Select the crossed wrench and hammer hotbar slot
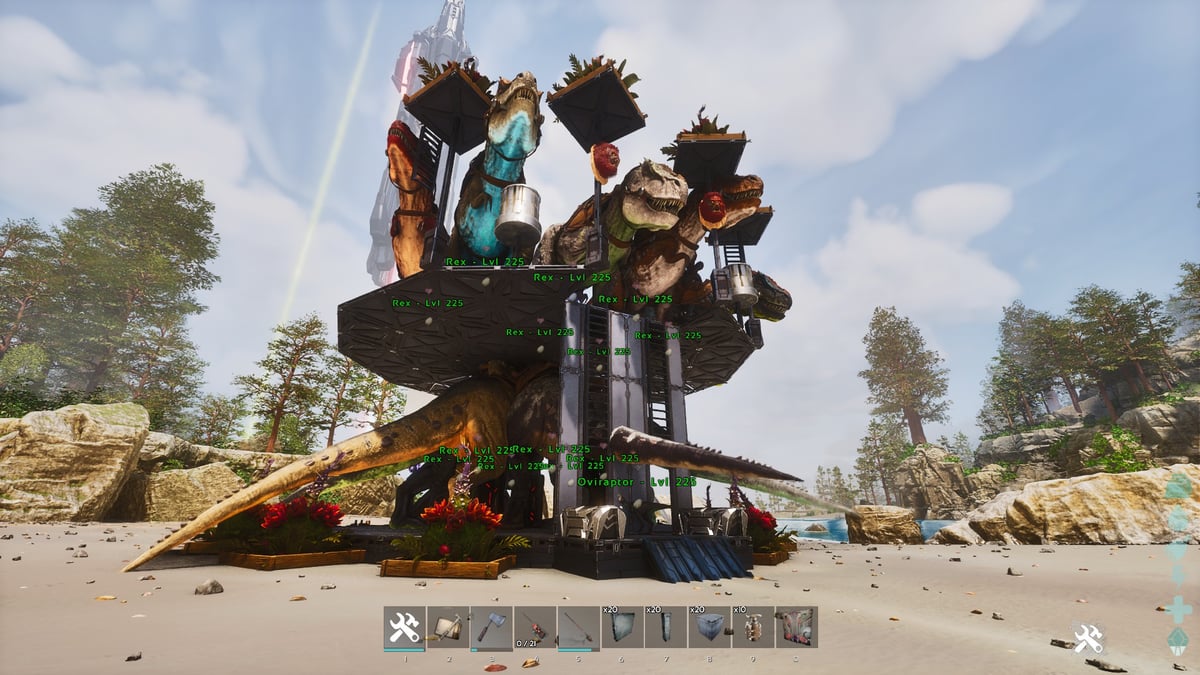This screenshot has width=1200, height=675. point(404,628)
